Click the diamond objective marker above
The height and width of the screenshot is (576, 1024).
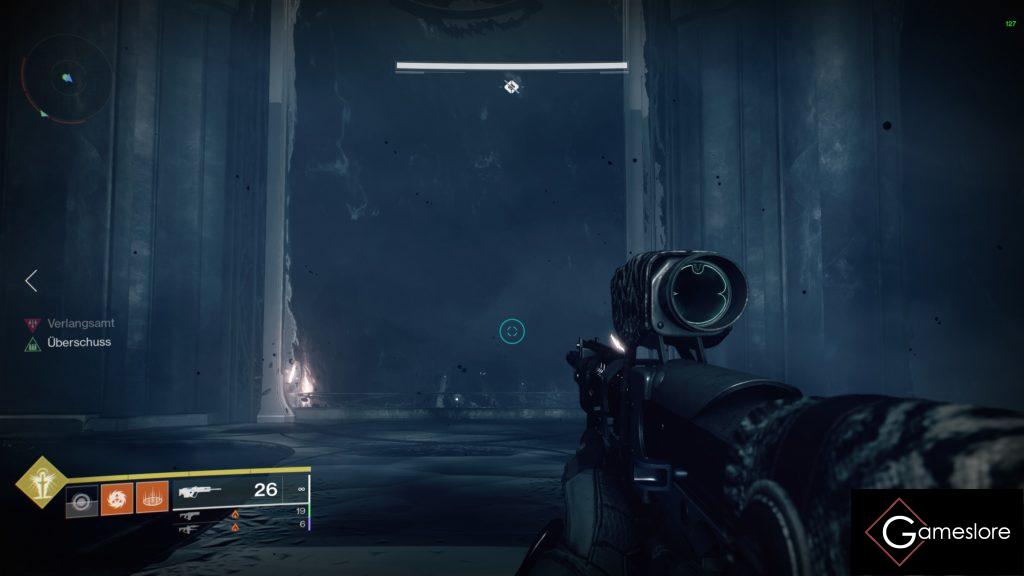(x=511, y=87)
